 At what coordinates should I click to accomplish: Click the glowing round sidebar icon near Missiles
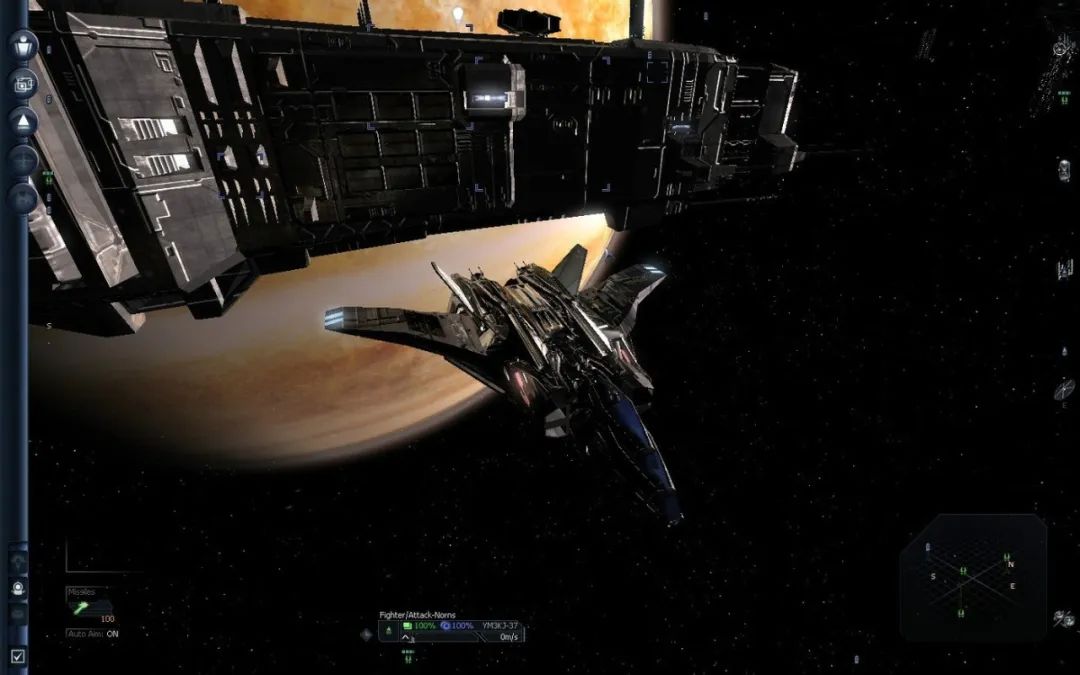[18, 589]
